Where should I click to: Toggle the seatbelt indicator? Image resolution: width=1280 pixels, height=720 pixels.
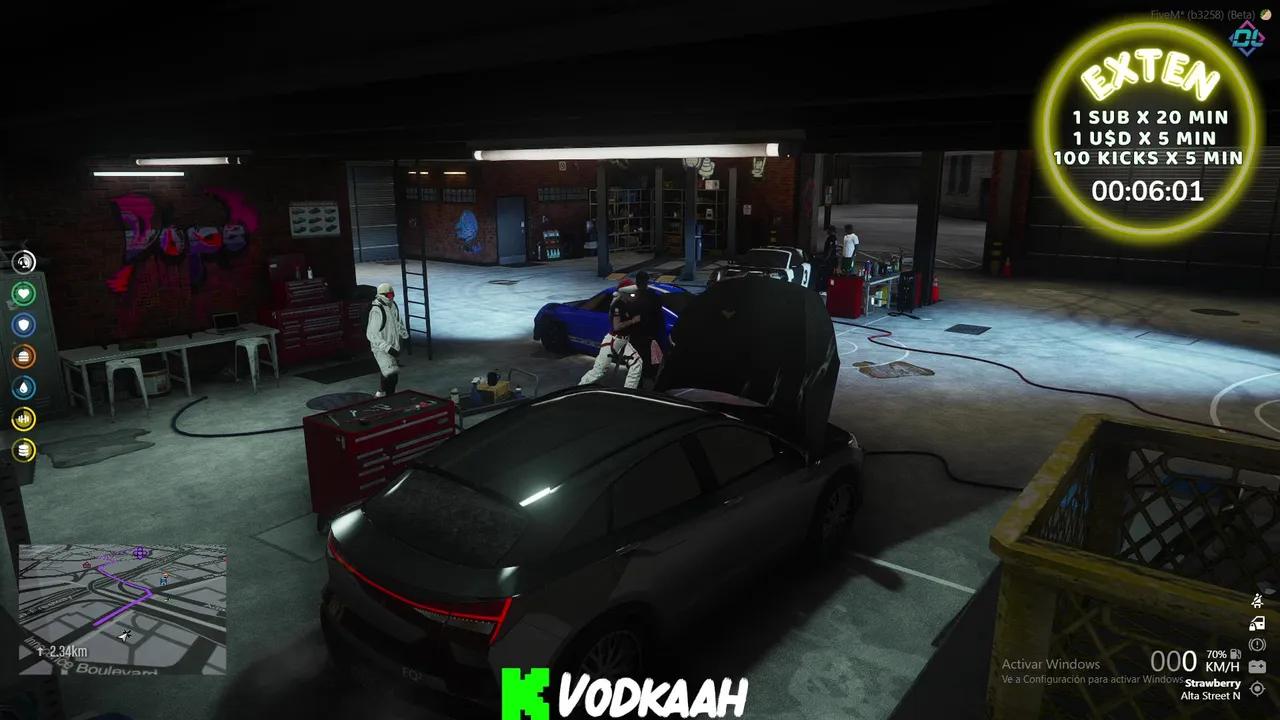pos(1257,600)
